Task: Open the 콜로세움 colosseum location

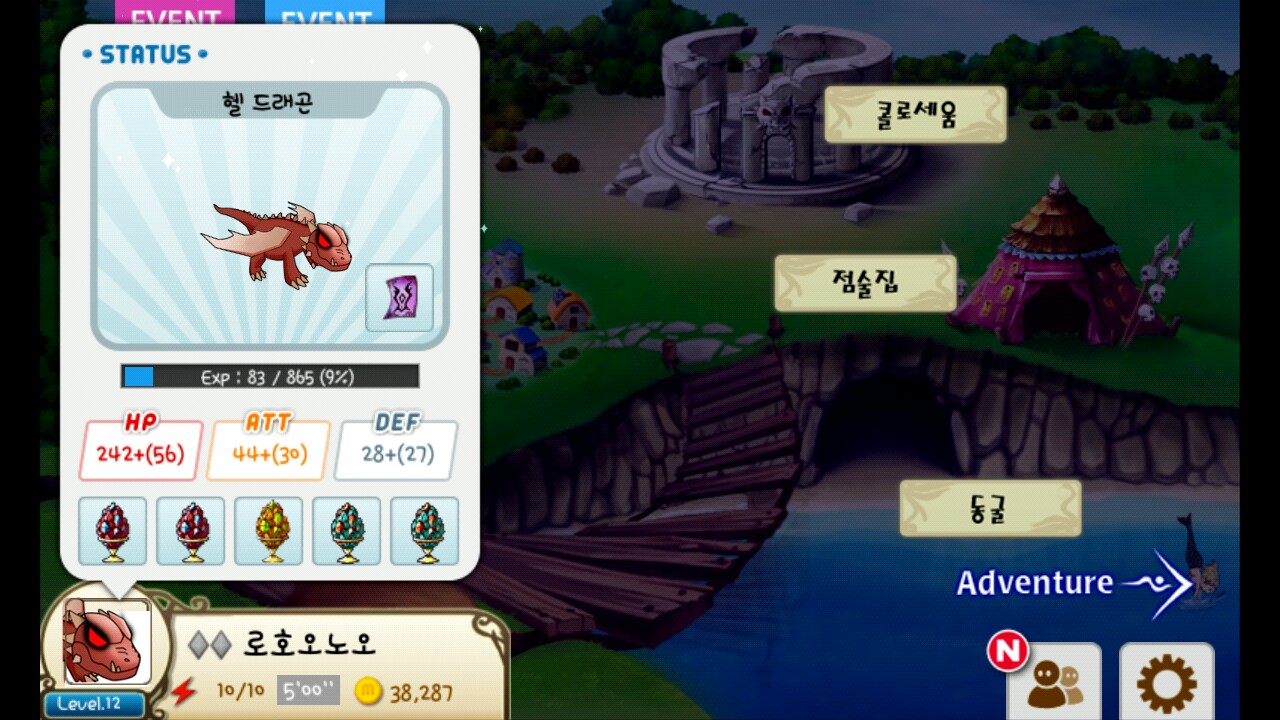Action: [915, 114]
